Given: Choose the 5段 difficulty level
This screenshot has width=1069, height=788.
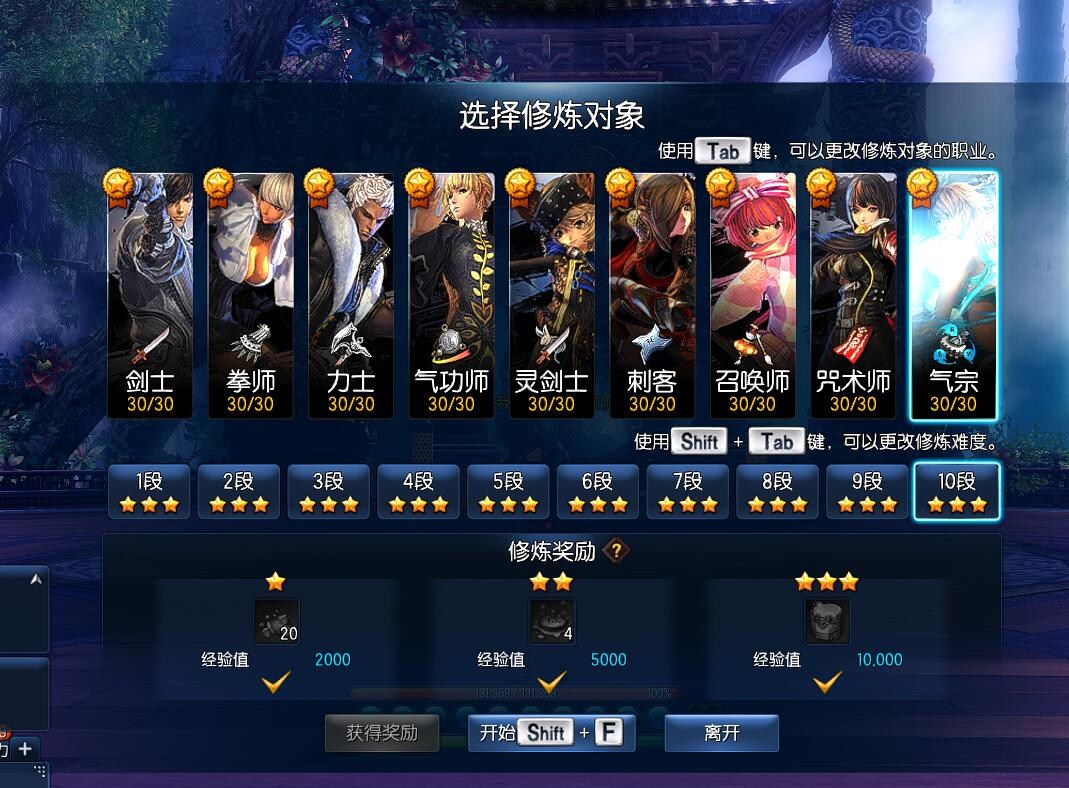Looking at the screenshot, I should pyautogui.click(x=508, y=491).
